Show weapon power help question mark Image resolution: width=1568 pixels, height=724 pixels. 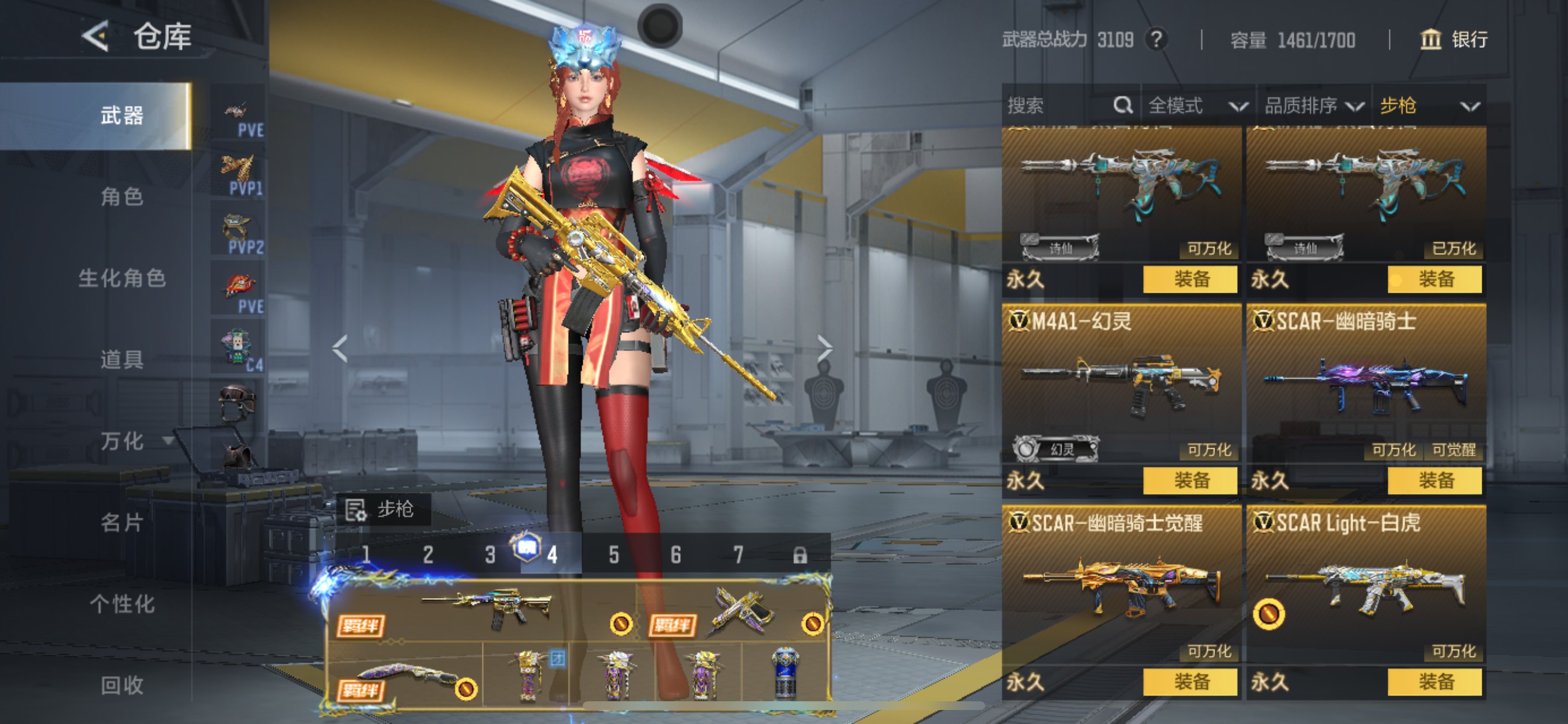1156,40
